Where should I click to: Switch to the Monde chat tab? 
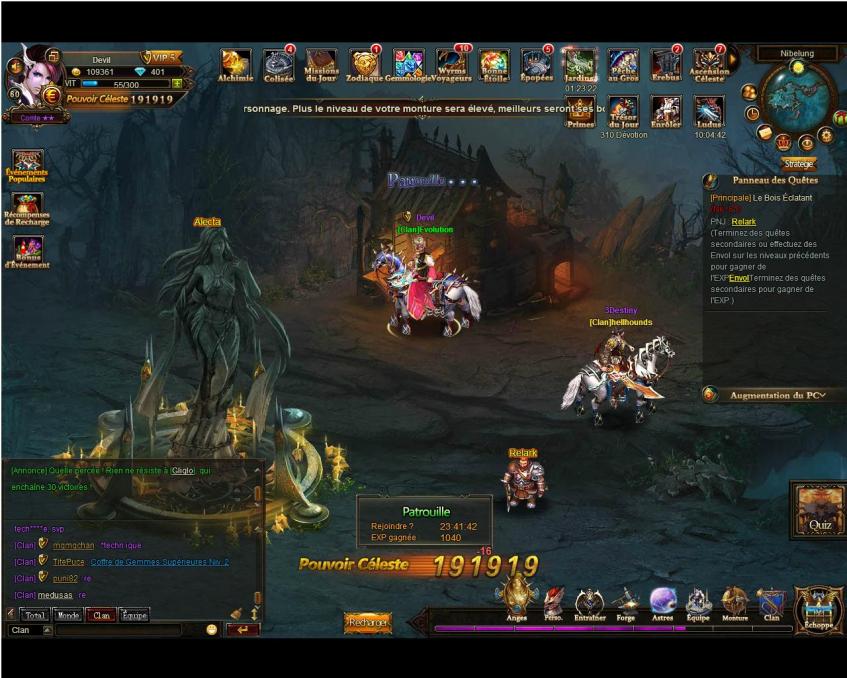[x=68, y=615]
